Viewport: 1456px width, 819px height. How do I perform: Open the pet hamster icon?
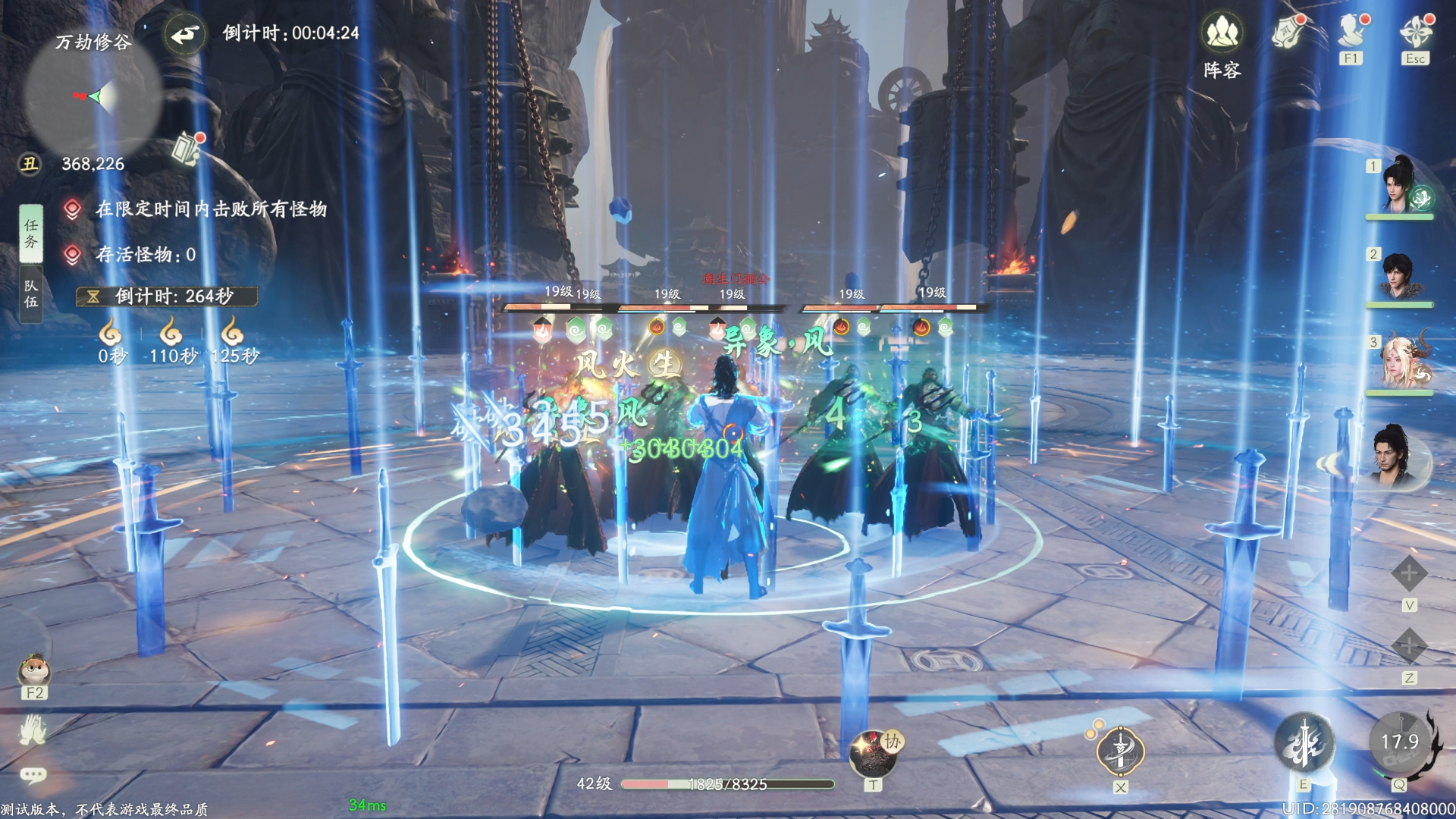click(34, 670)
